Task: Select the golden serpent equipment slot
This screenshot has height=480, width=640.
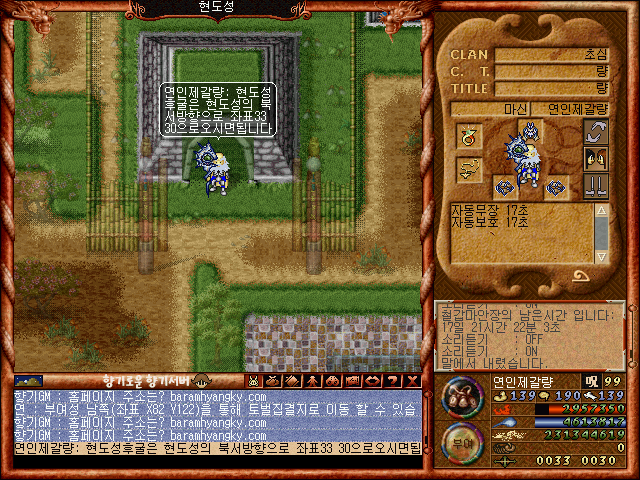Action: coord(469,170)
